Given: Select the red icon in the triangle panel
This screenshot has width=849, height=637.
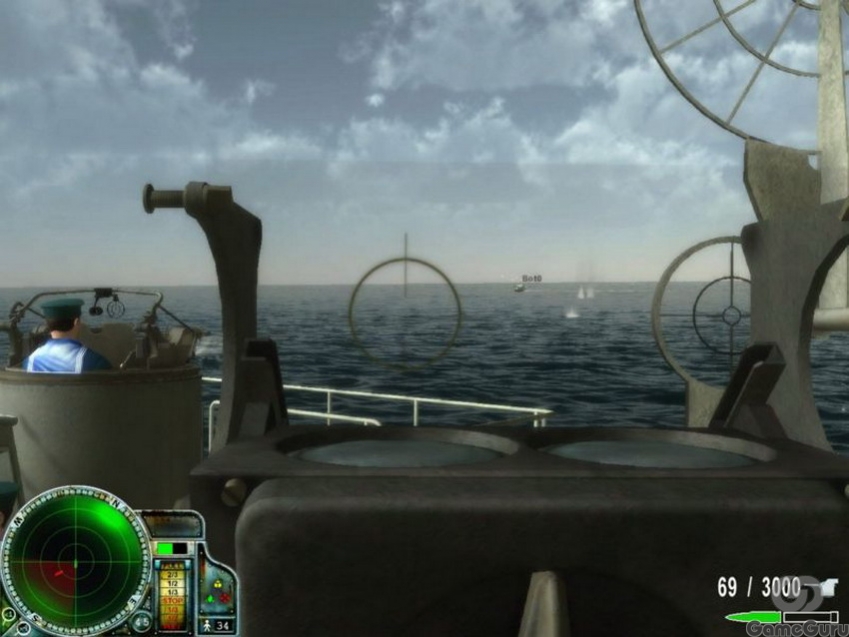Looking at the screenshot, I should 225,598.
